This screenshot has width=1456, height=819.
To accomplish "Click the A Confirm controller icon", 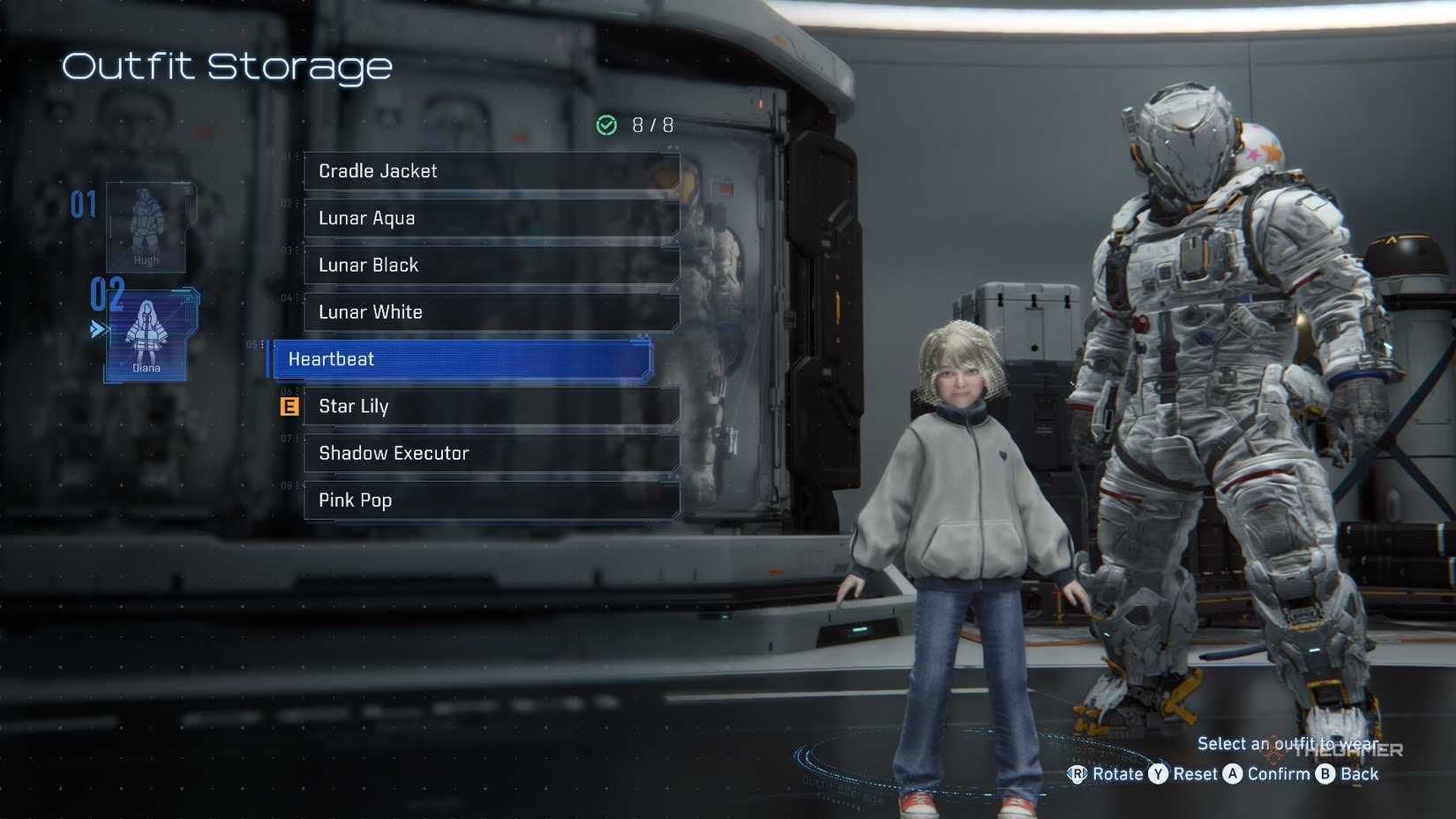I will pyautogui.click(x=1232, y=774).
